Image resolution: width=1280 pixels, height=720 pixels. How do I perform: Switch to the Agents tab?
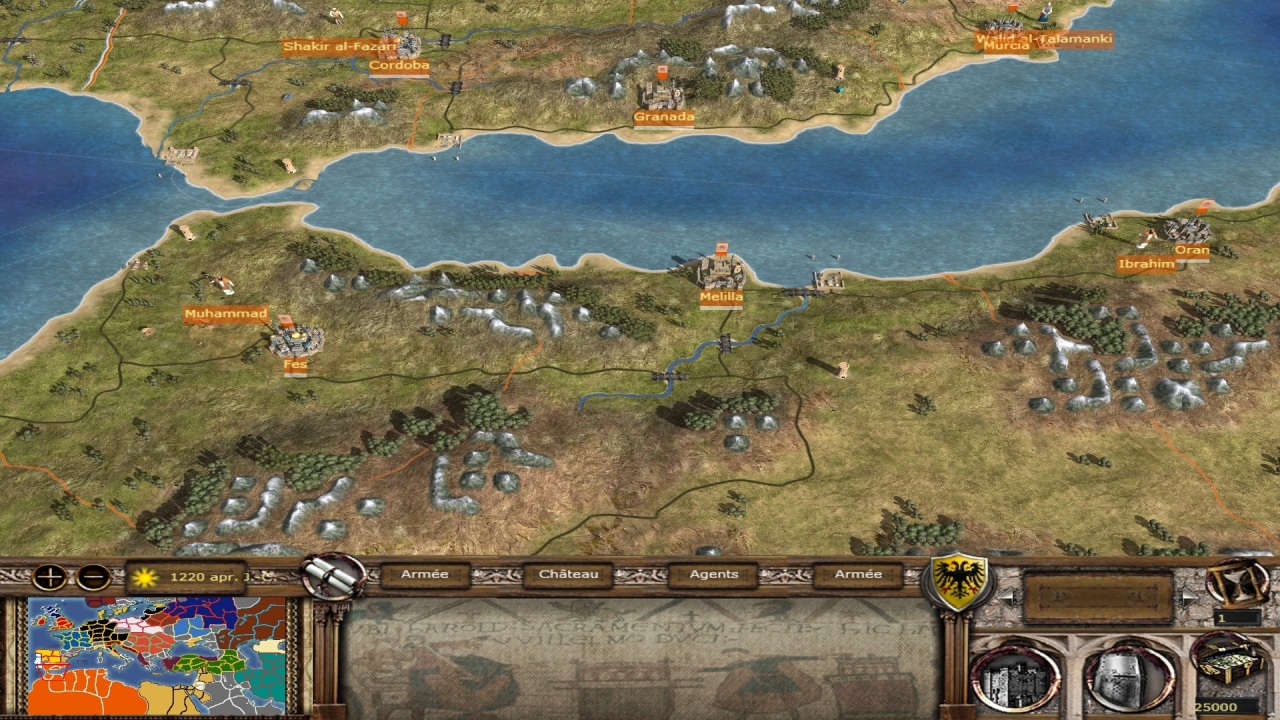[x=714, y=575]
